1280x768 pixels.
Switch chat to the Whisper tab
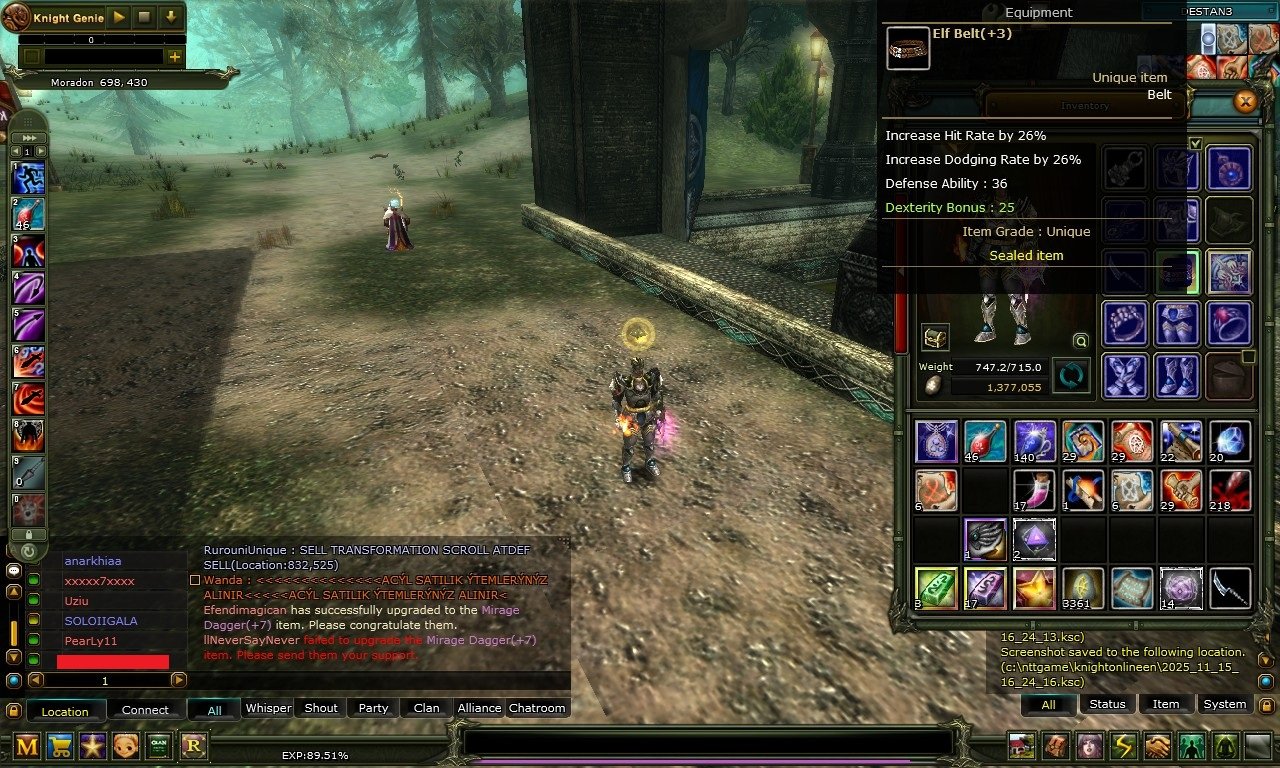[268, 708]
